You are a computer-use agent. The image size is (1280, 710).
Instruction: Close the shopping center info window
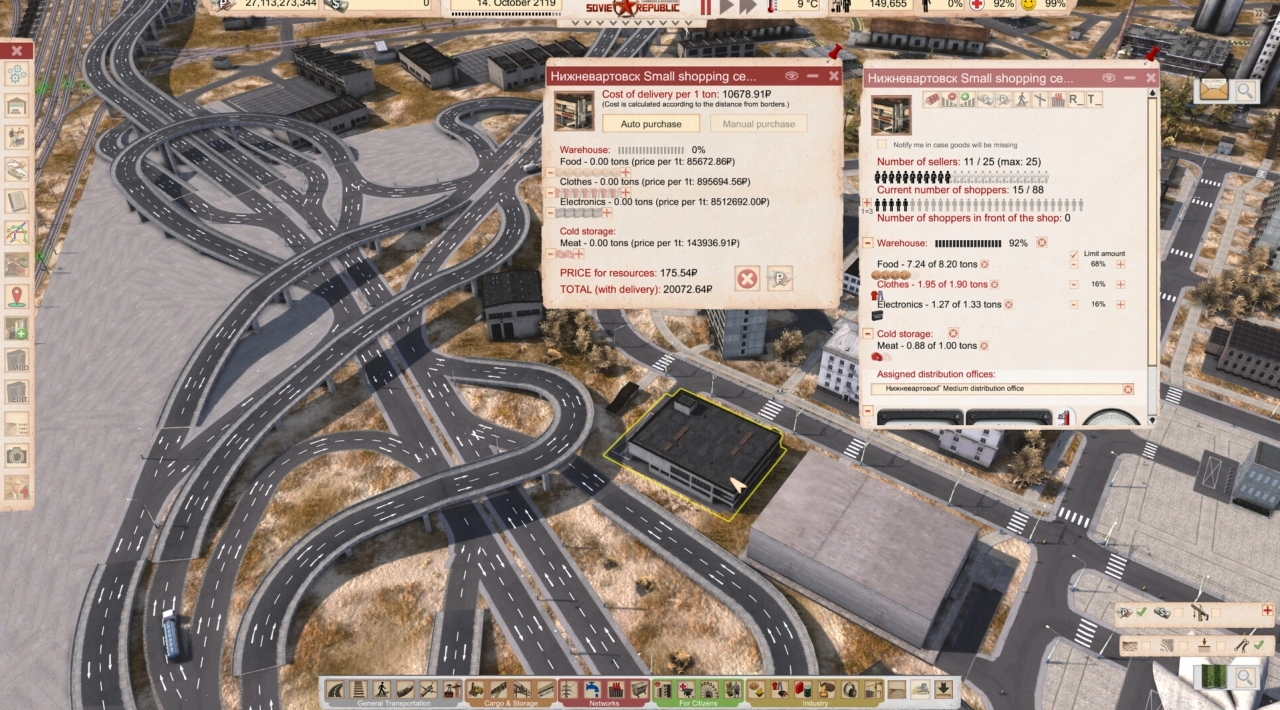(1151, 77)
